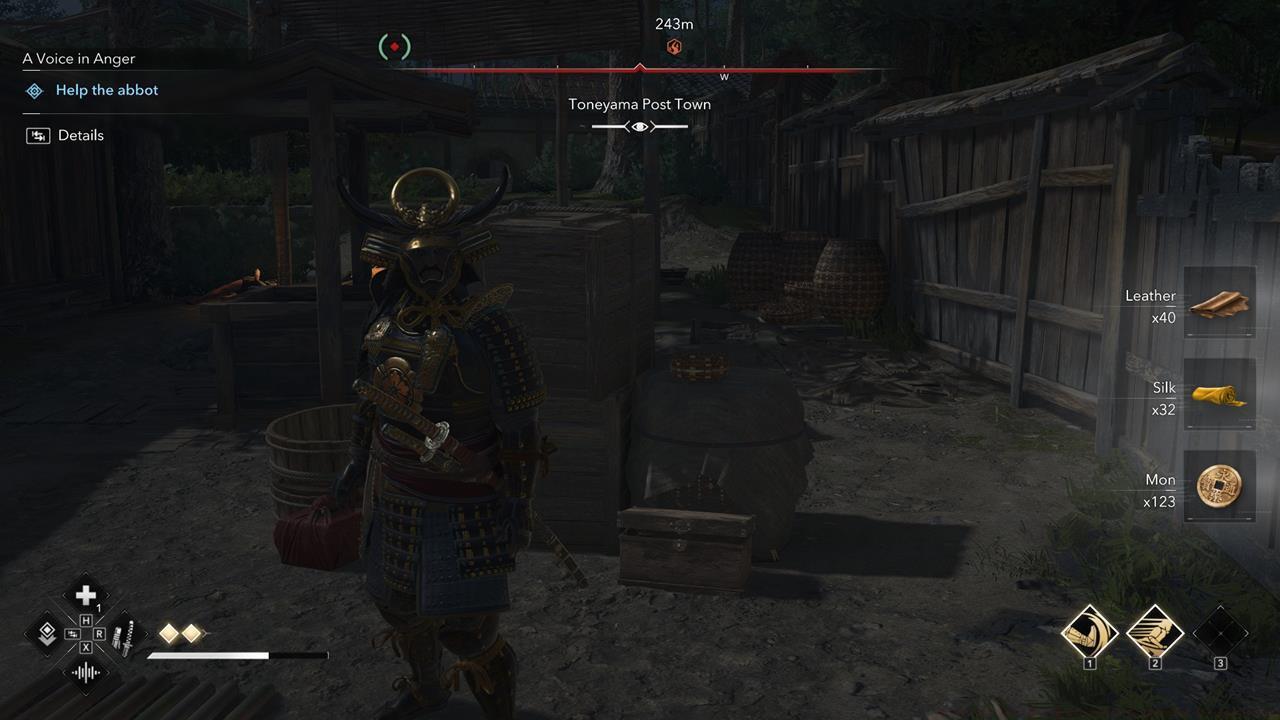This screenshot has width=1280, height=720.
Task: Click the sword-shaped health bar
Action: coord(238,655)
